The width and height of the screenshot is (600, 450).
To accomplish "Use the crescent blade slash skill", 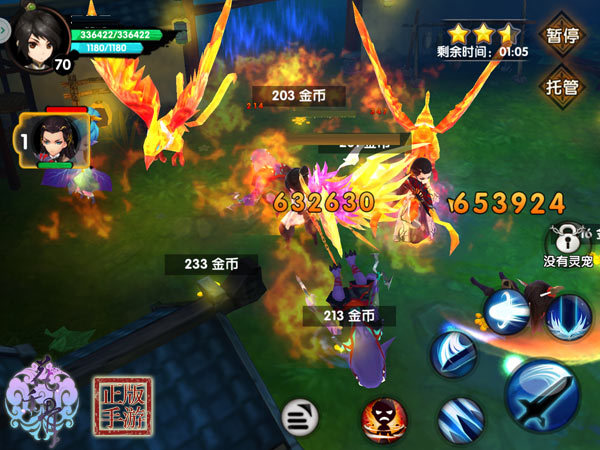I will (454, 355).
